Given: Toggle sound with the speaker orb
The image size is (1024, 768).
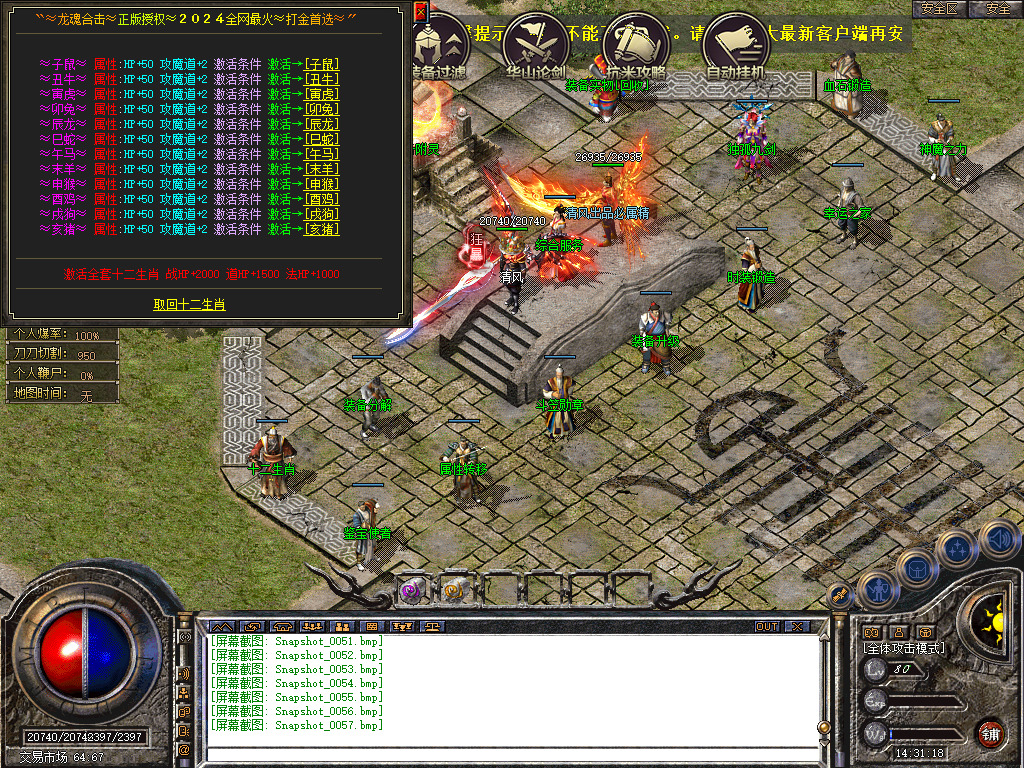Looking at the screenshot, I should [x=998, y=540].
